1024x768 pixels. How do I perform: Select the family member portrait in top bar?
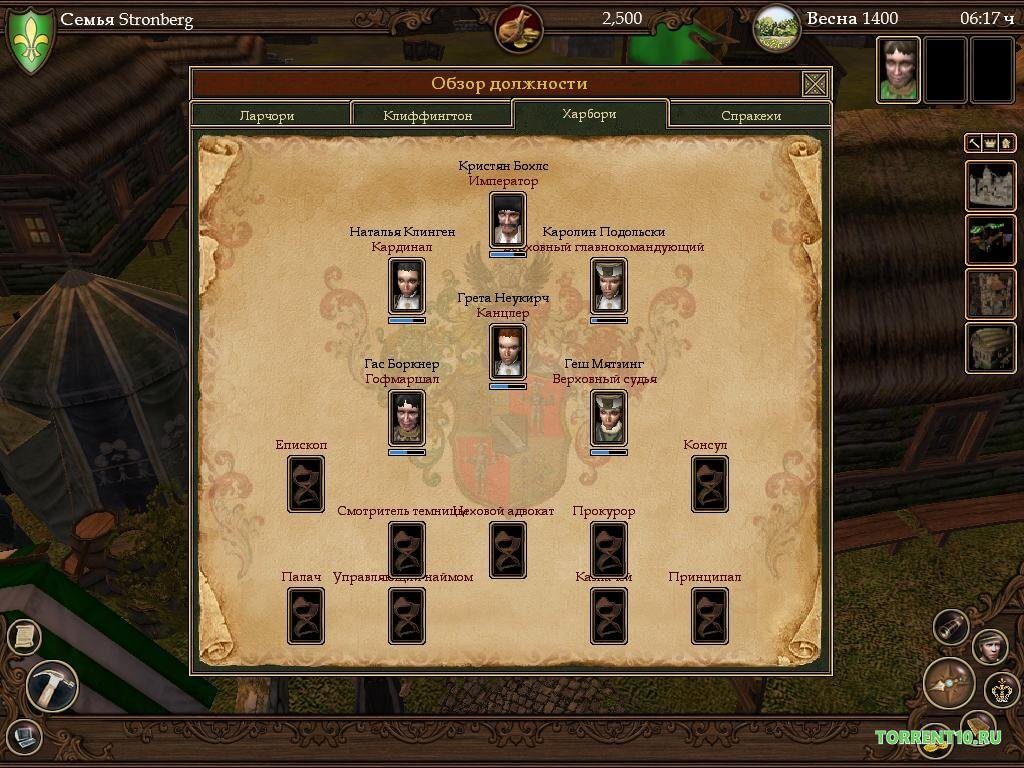click(898, 70)
